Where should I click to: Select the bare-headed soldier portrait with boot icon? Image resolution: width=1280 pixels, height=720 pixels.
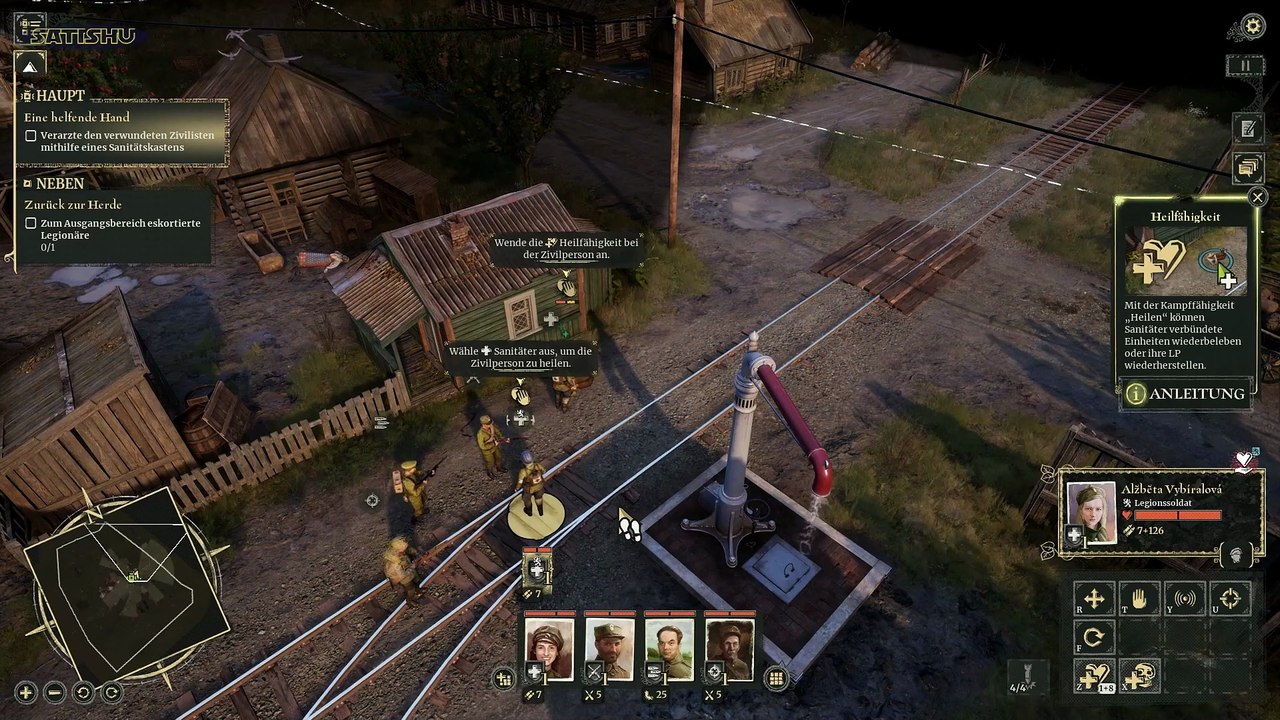coord(670,649)
